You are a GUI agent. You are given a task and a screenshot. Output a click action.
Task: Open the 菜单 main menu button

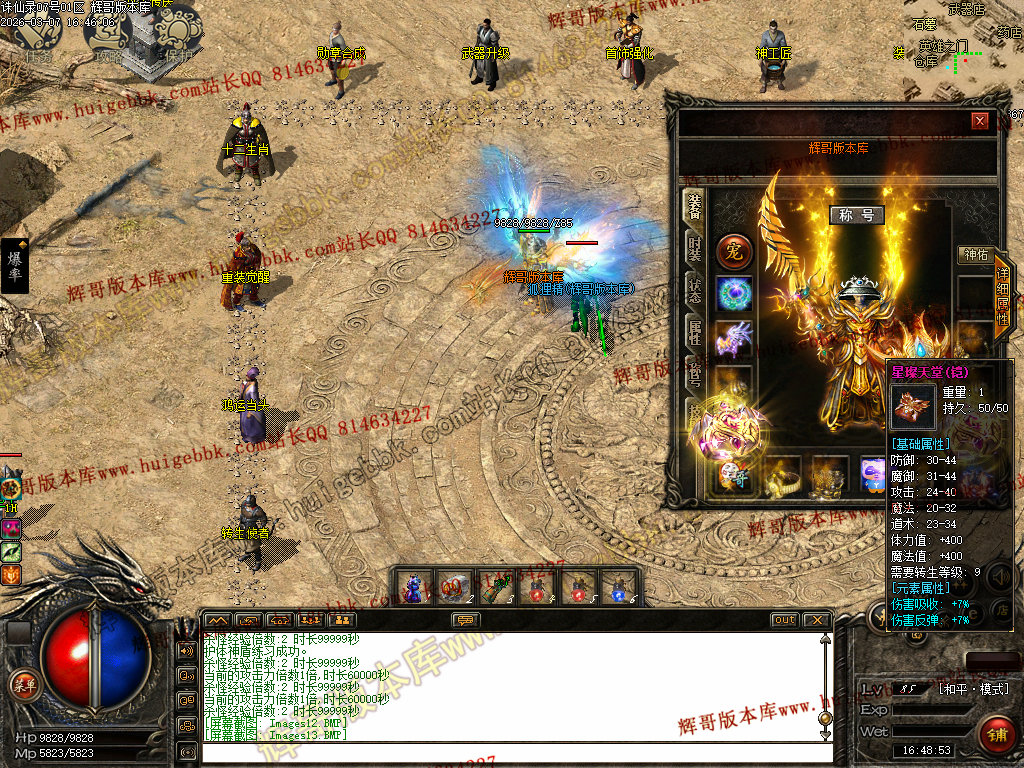23,685
